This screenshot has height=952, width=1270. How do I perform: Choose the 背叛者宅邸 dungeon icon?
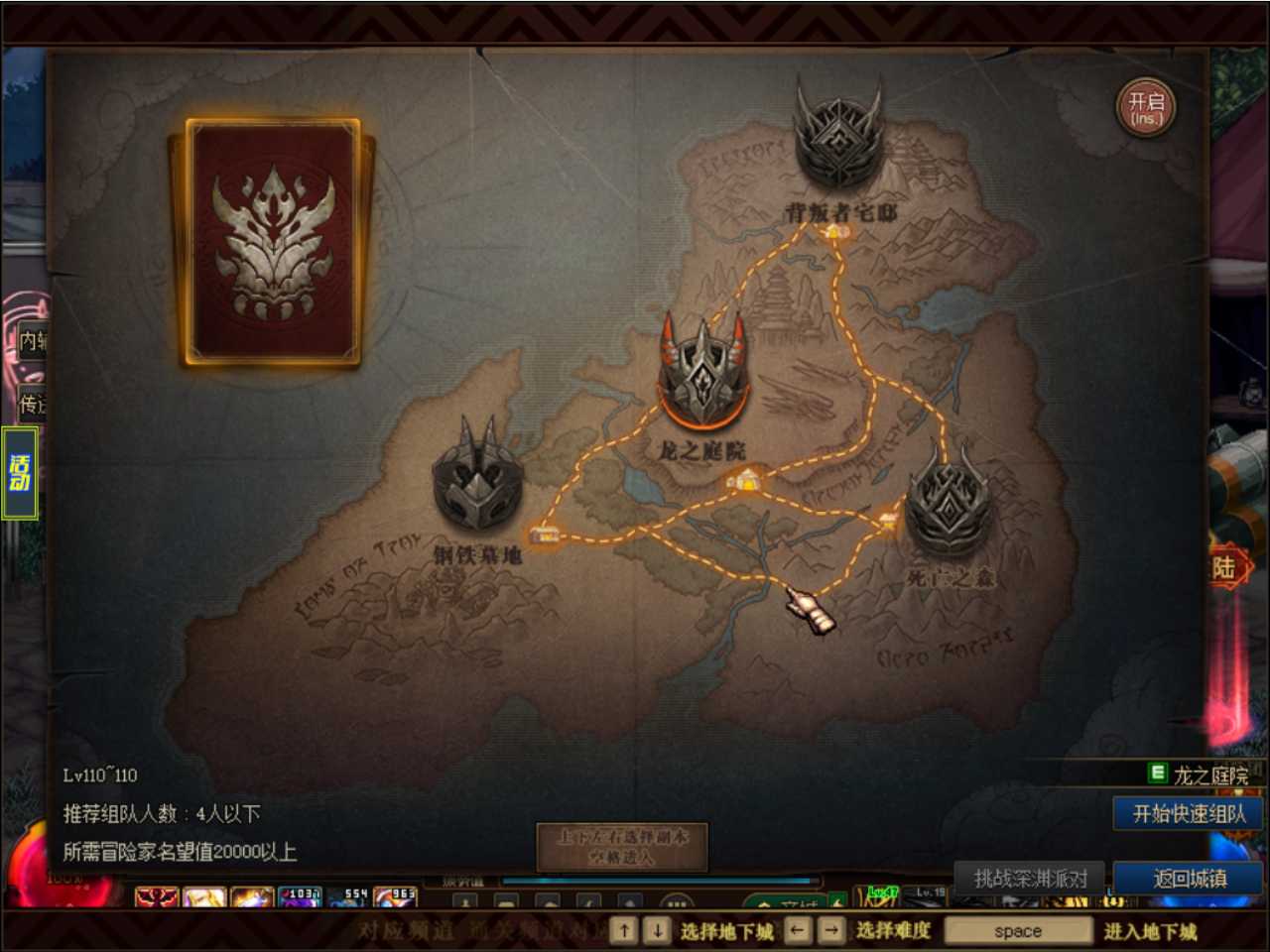838,139
